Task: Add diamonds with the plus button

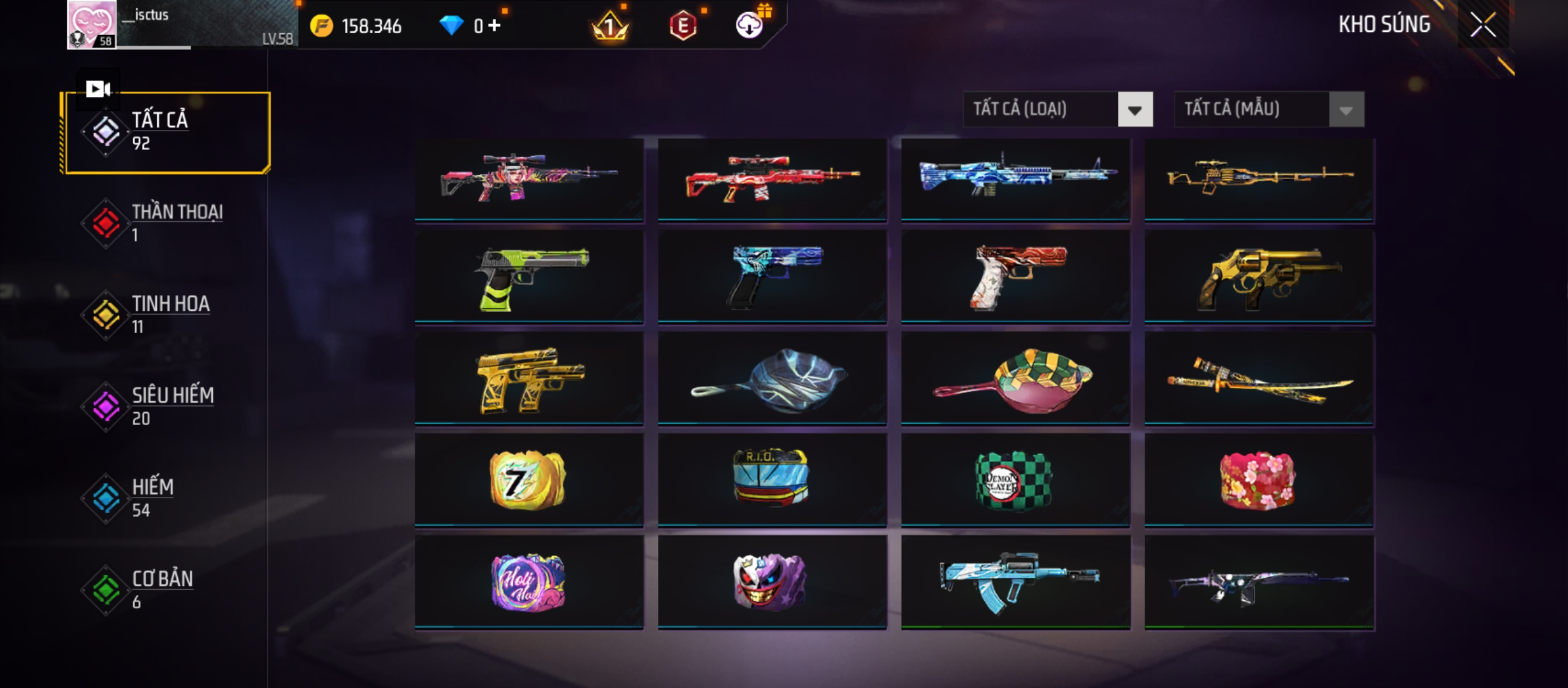Action: [495, 25]
